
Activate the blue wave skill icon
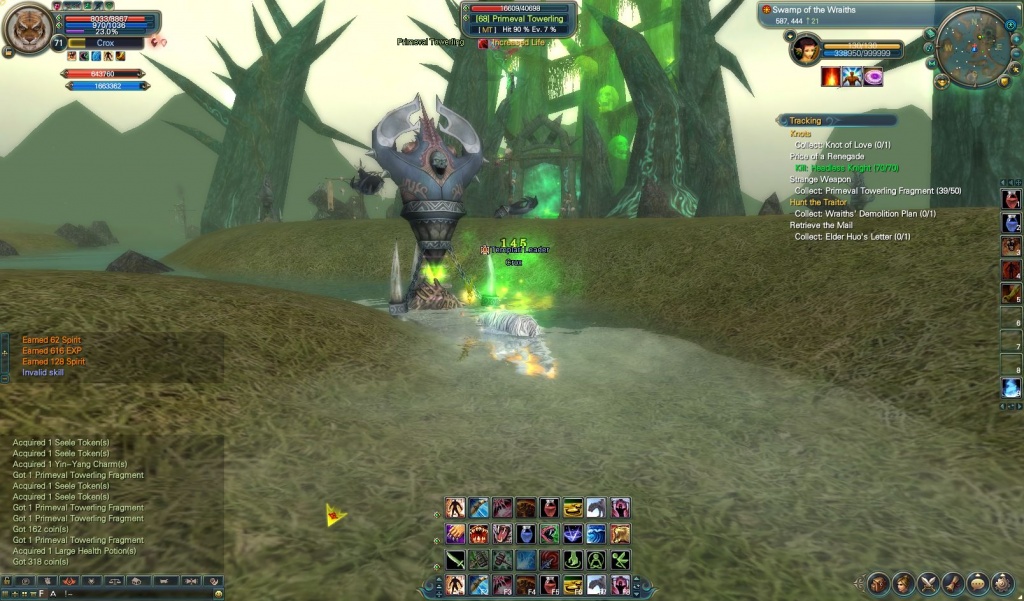(596, 534)
